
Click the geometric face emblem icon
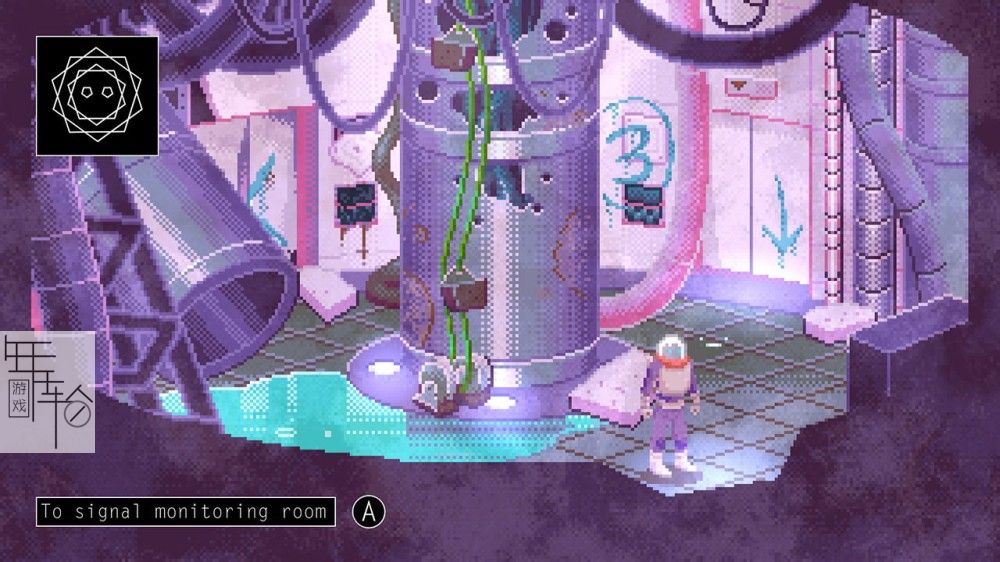coord(97,96)
